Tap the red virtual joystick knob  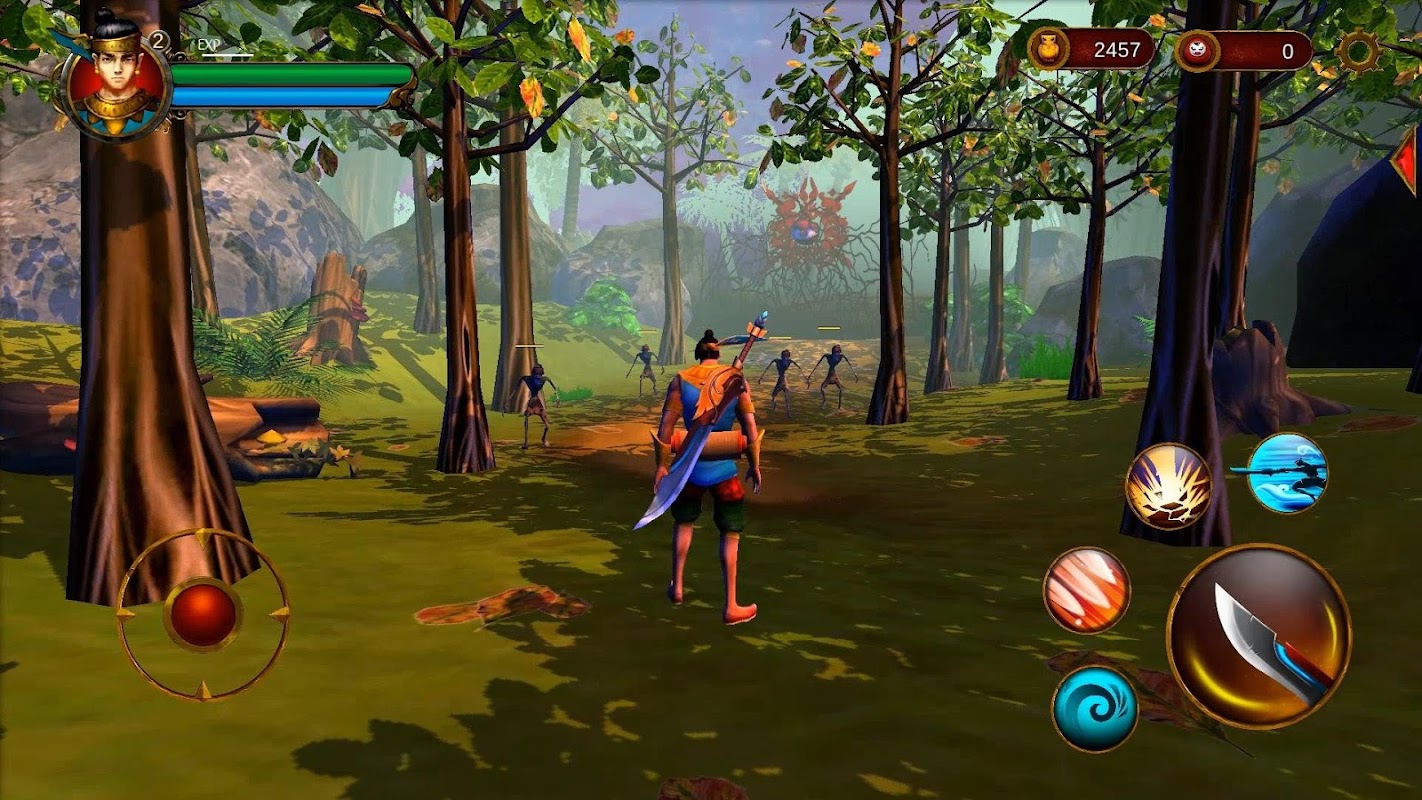(203, 613)
